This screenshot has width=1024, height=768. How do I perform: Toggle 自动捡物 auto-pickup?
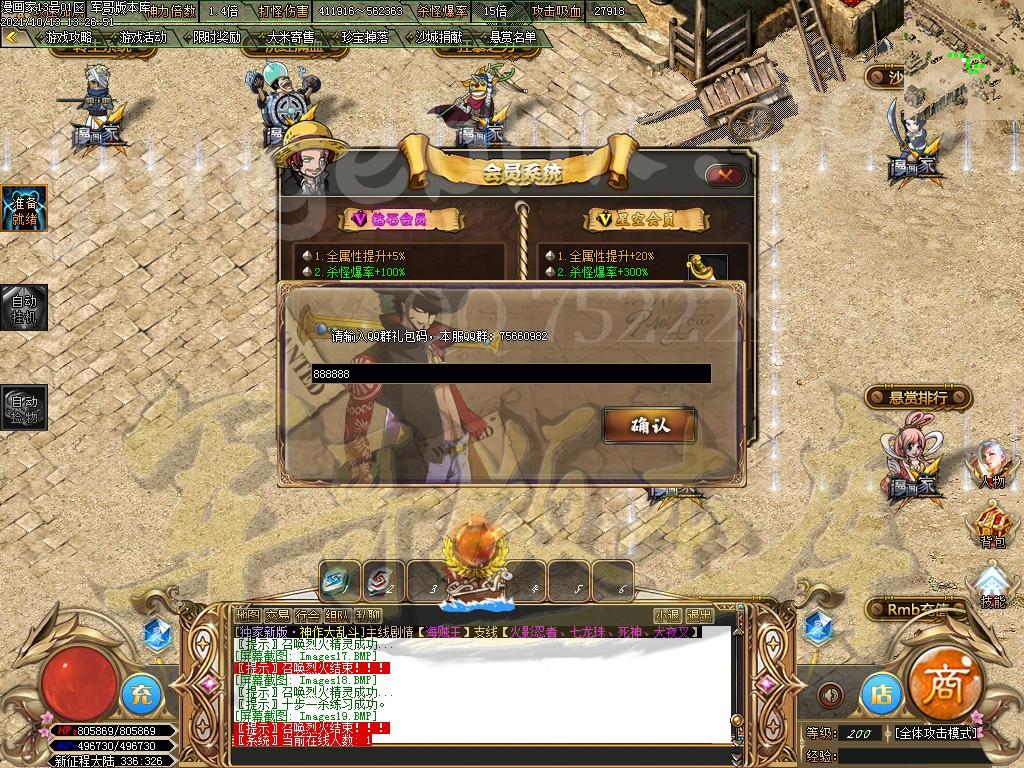coord(24,408)
